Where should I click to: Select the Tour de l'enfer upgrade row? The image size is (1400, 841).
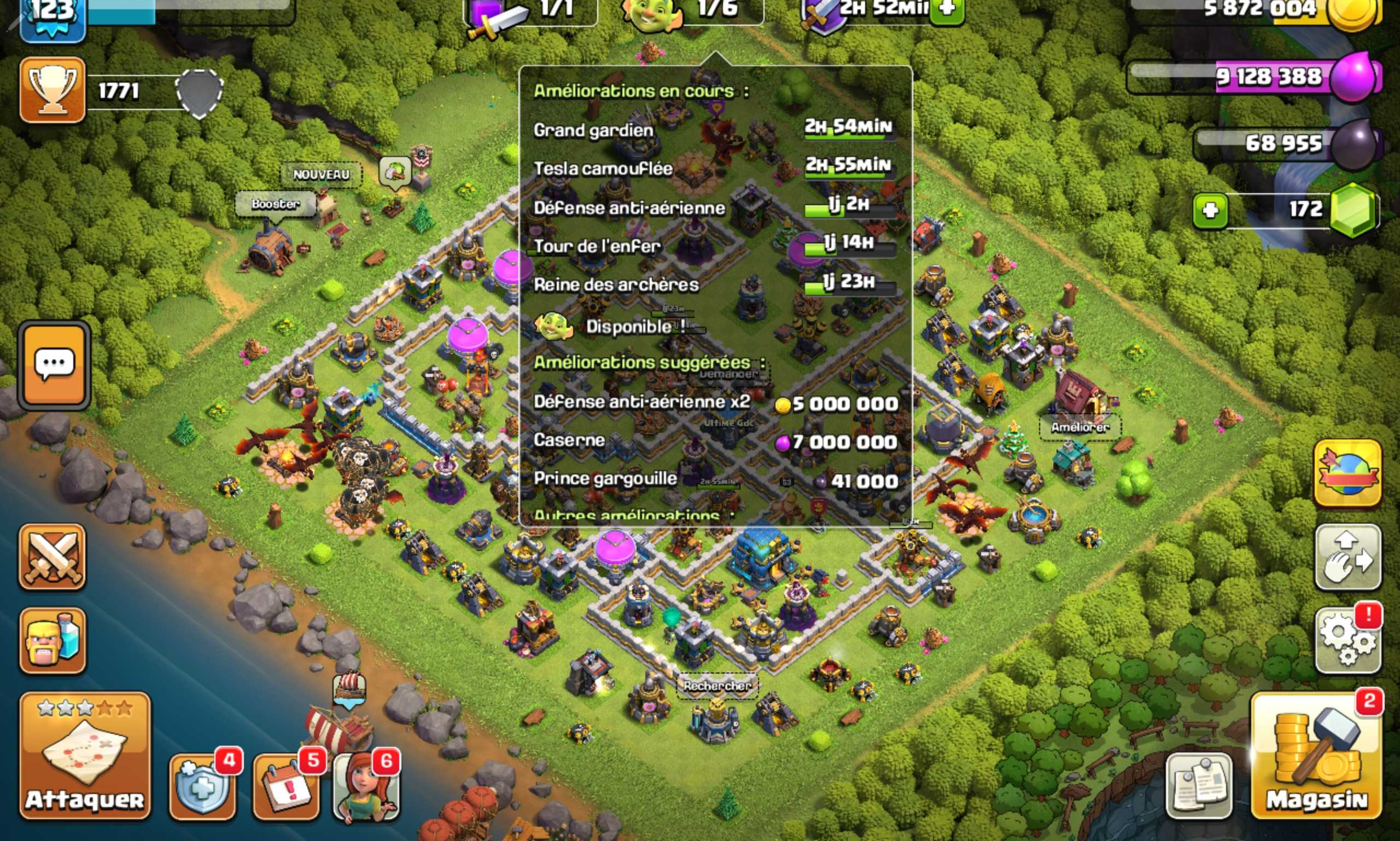[714, 246]
